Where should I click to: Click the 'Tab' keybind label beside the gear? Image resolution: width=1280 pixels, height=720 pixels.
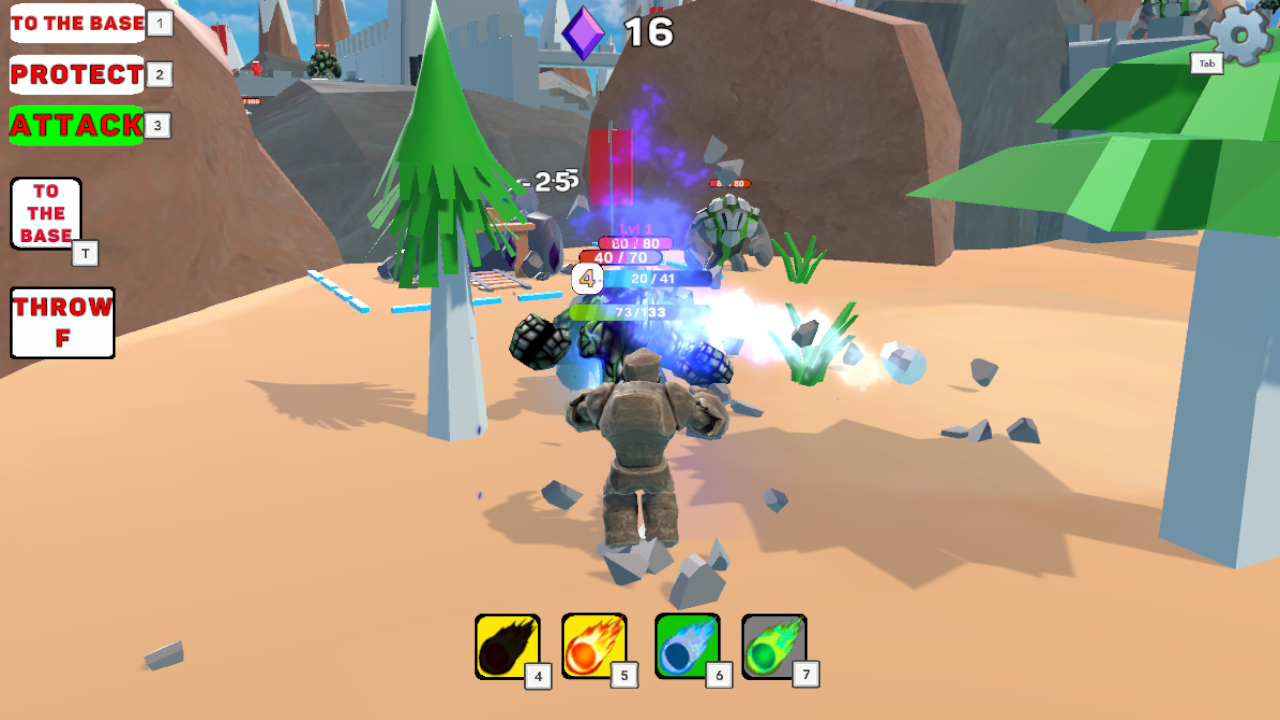coord(1206,63)
